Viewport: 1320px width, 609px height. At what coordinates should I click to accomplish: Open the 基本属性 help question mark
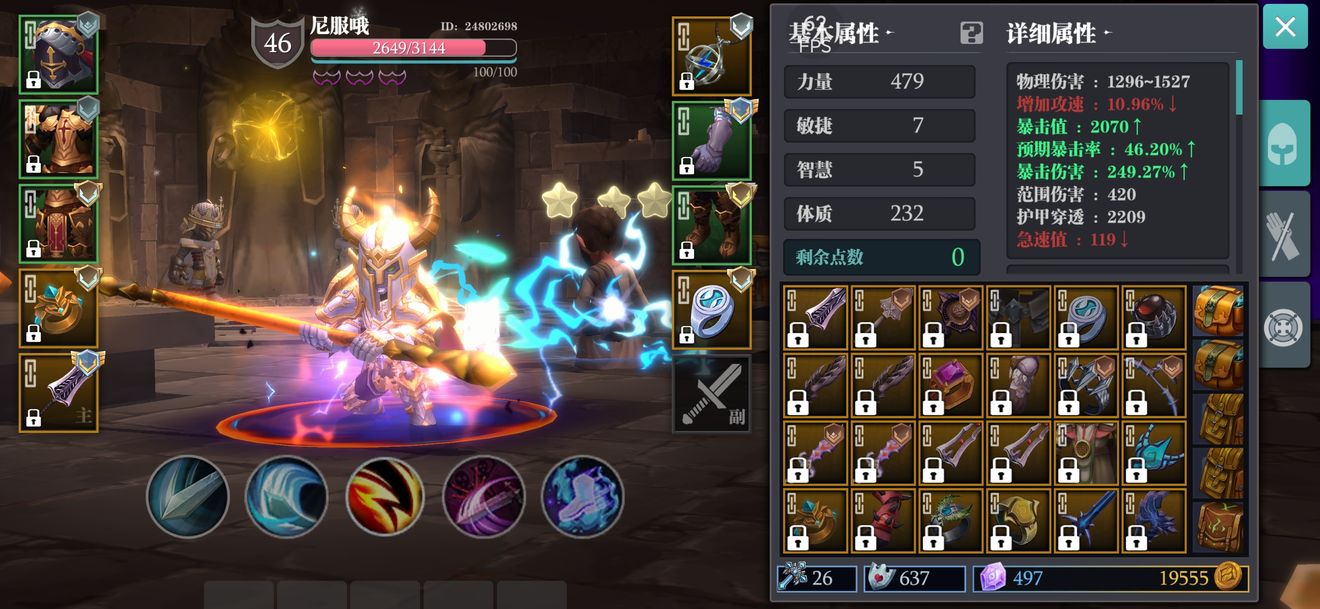tap(971, 33)
